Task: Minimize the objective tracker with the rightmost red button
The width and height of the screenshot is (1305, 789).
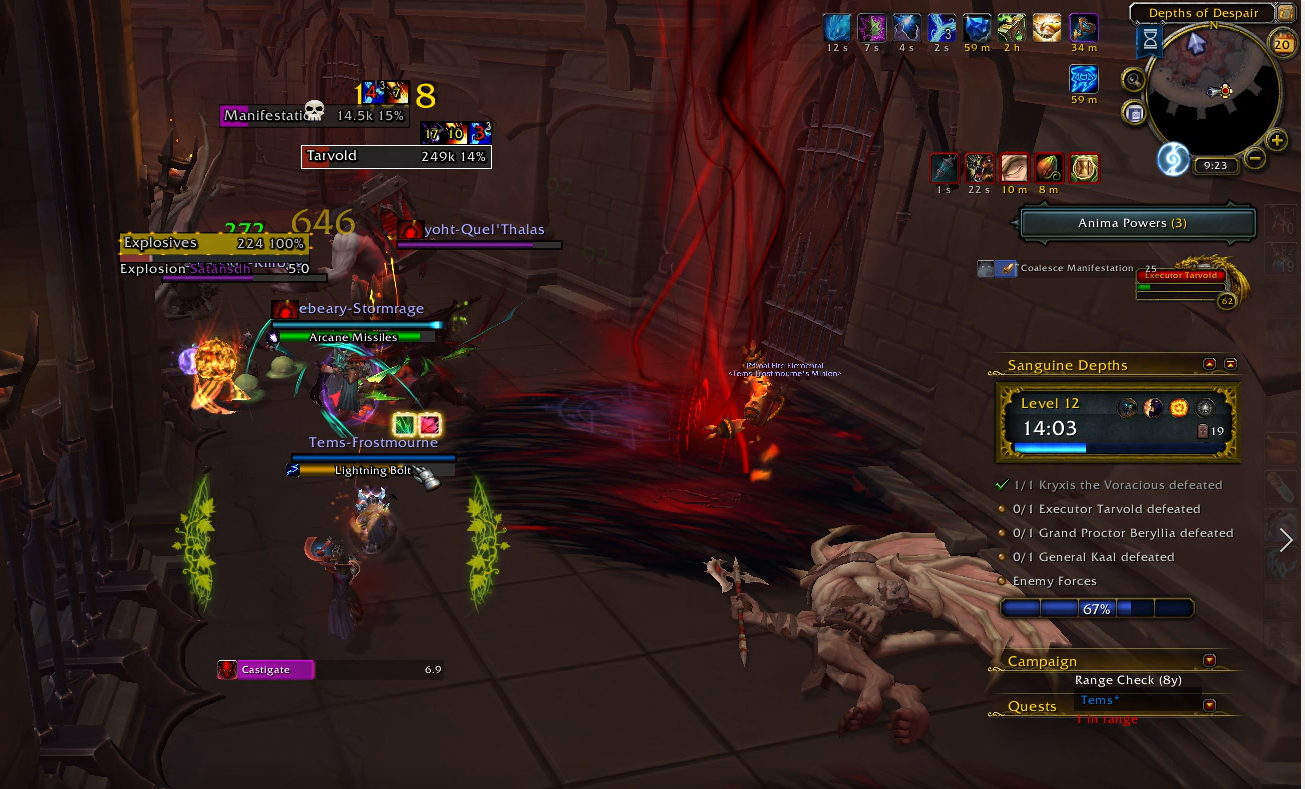Action: click(1229, 364)
